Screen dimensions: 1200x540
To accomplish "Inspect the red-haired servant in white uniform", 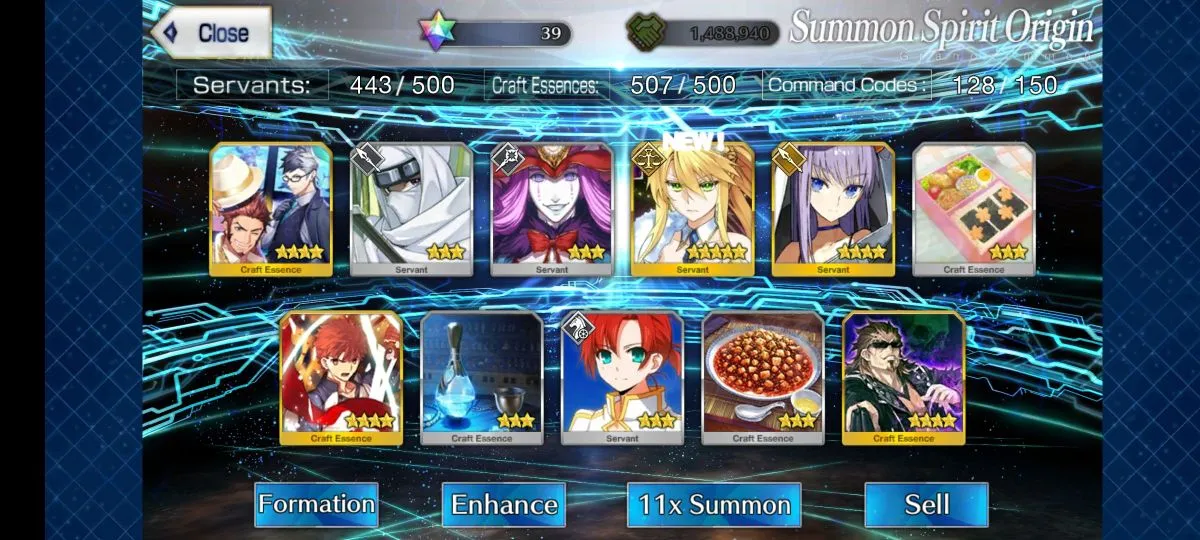I will [622, 377].
